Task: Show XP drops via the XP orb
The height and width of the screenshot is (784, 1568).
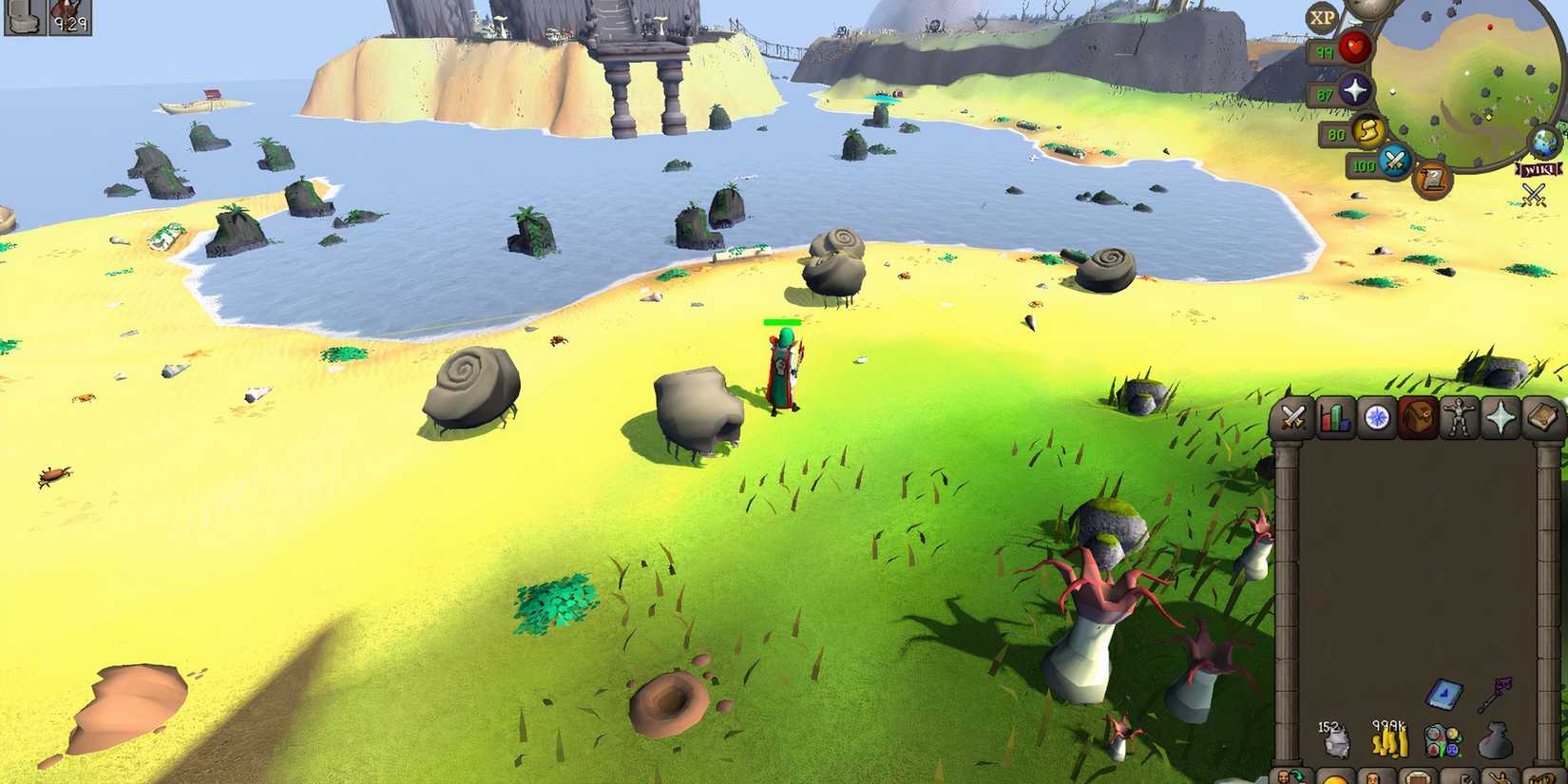Action: pyautogui.click(x=1323, y=16)
